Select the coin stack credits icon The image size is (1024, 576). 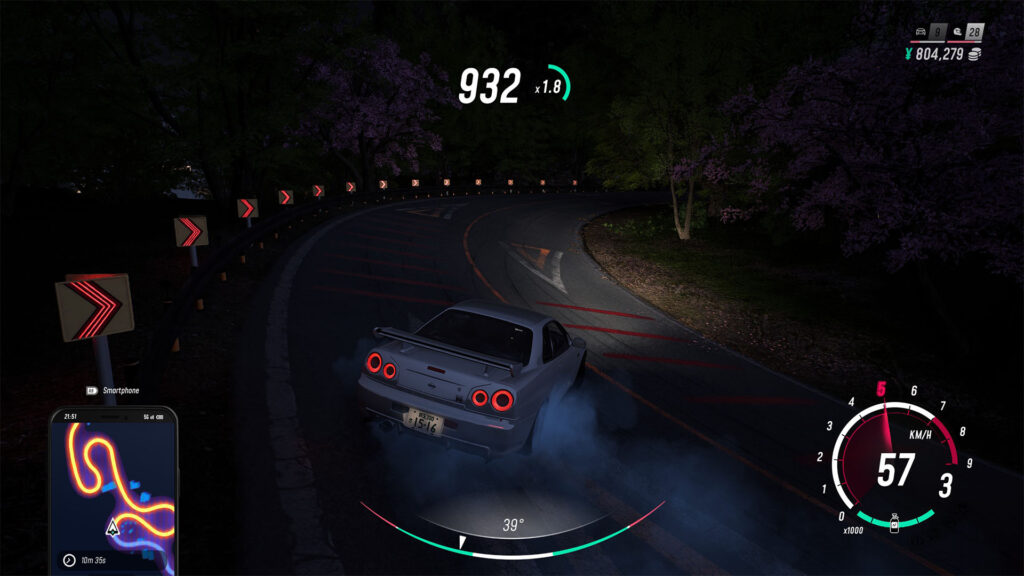pyautogui.click(x=975, y=54)
